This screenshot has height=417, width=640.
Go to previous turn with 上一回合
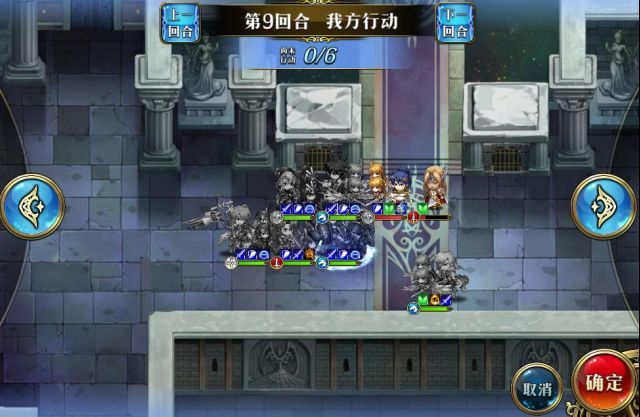point(179,21)
